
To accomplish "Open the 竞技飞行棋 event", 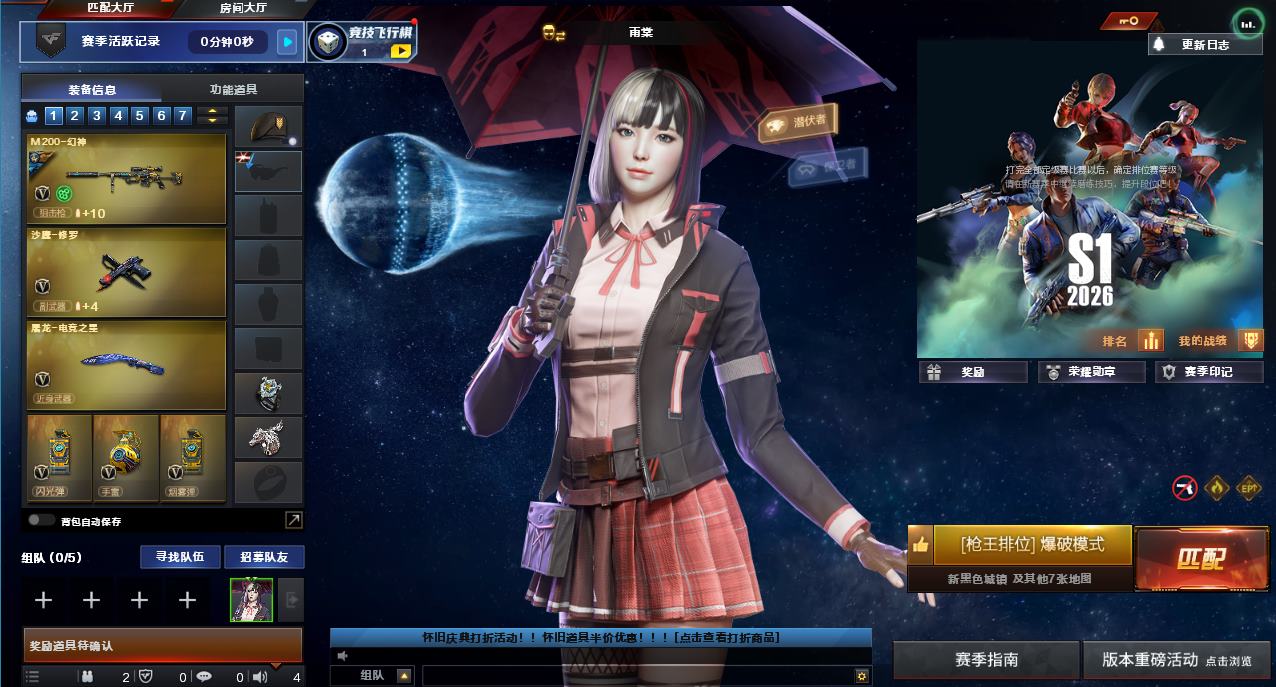I will point(361,41).
